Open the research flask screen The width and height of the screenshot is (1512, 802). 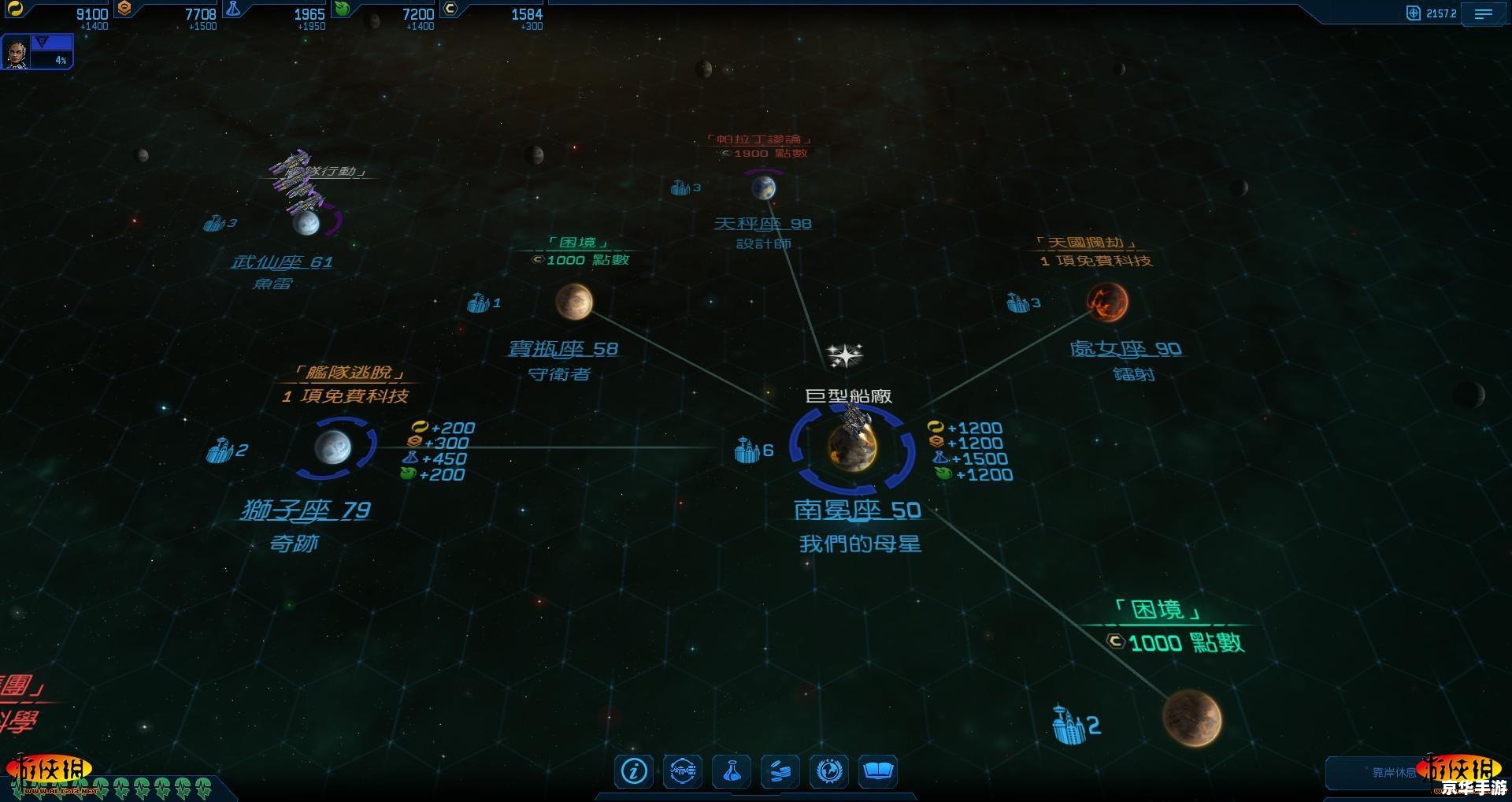pyautogui.click(x=732, y=770)
